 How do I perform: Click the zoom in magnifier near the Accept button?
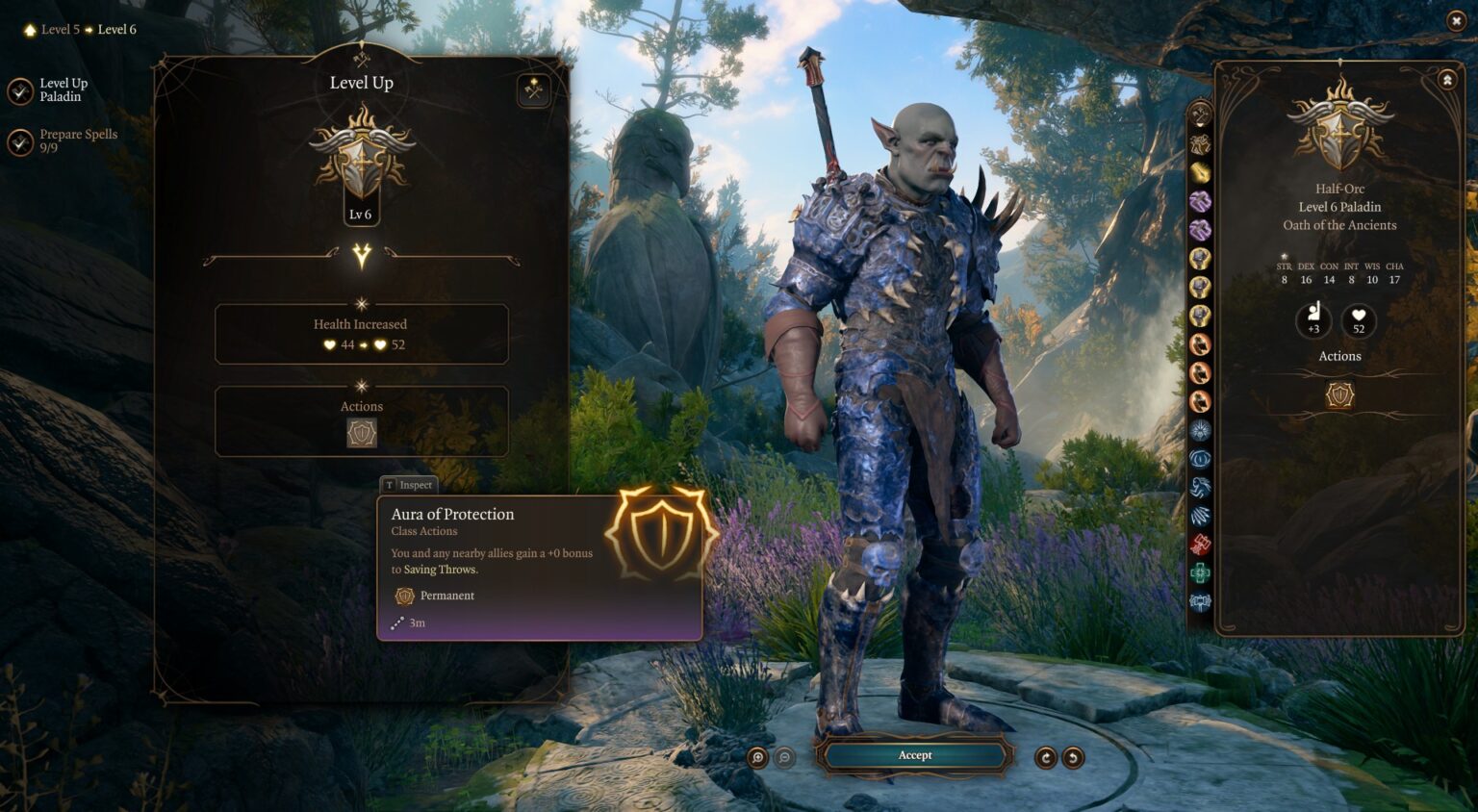759,759
